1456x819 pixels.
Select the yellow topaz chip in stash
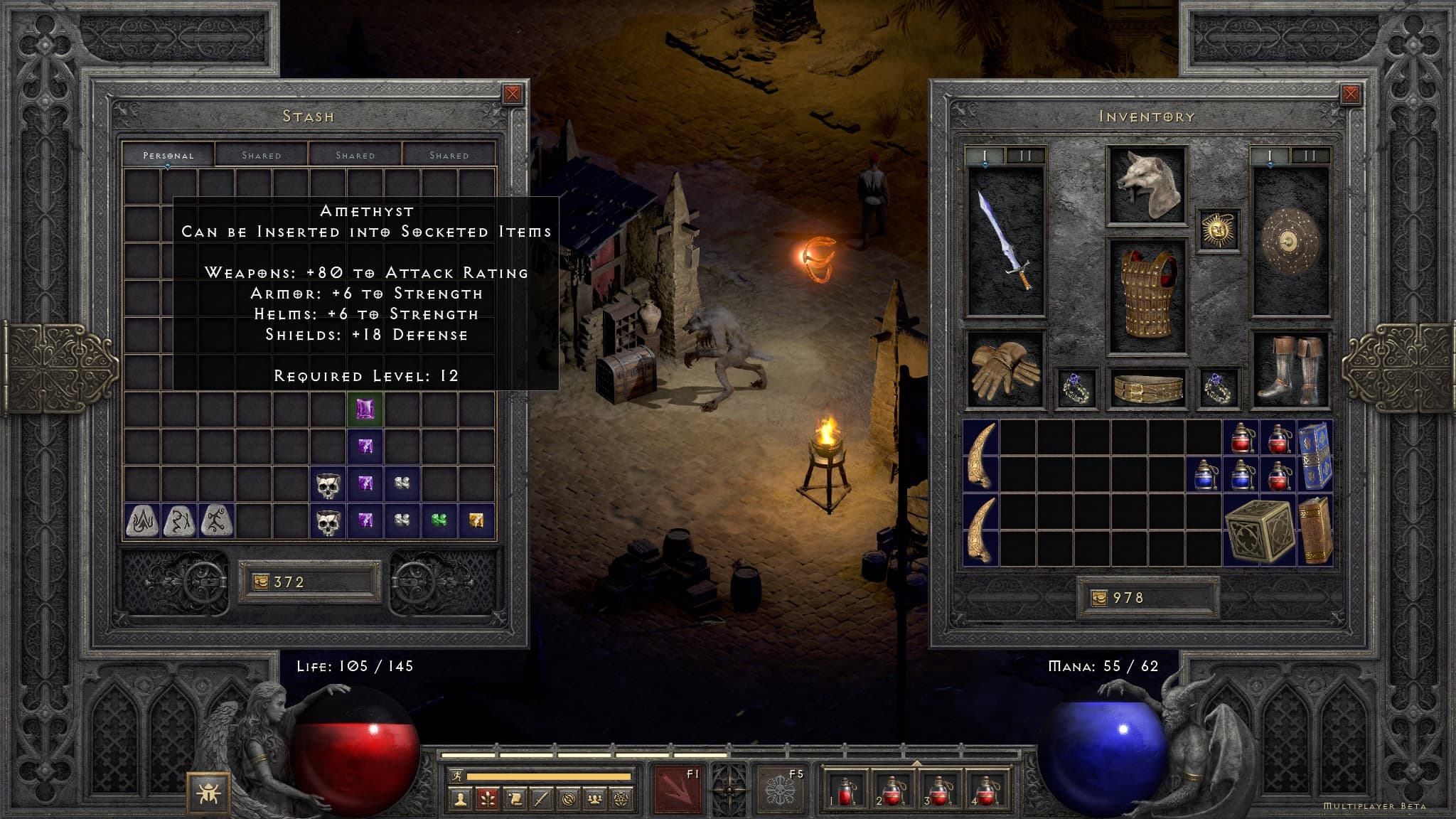click(x=476, y=520)
